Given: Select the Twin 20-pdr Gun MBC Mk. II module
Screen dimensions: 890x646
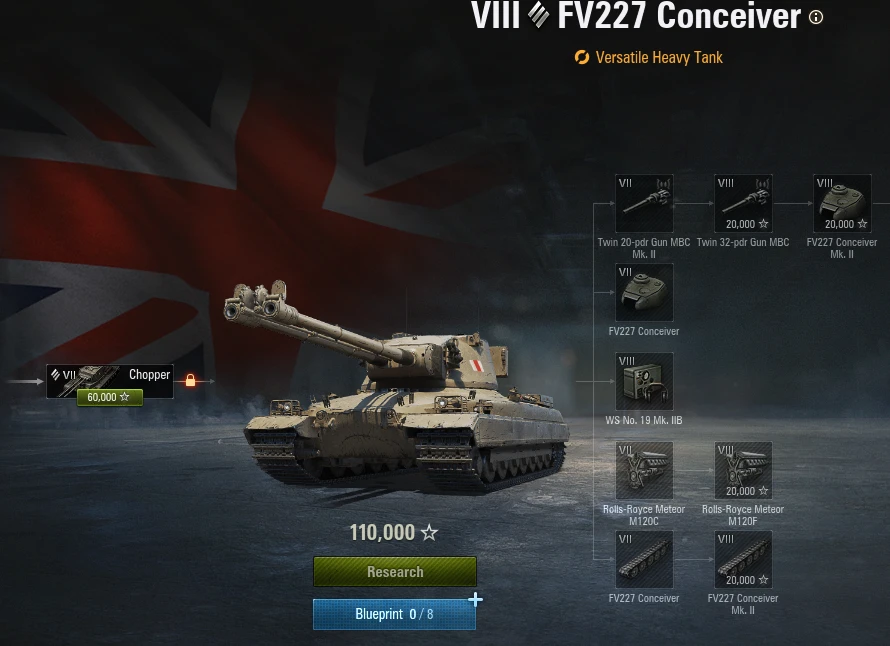Looking at the screenshot, I should 644,204.
